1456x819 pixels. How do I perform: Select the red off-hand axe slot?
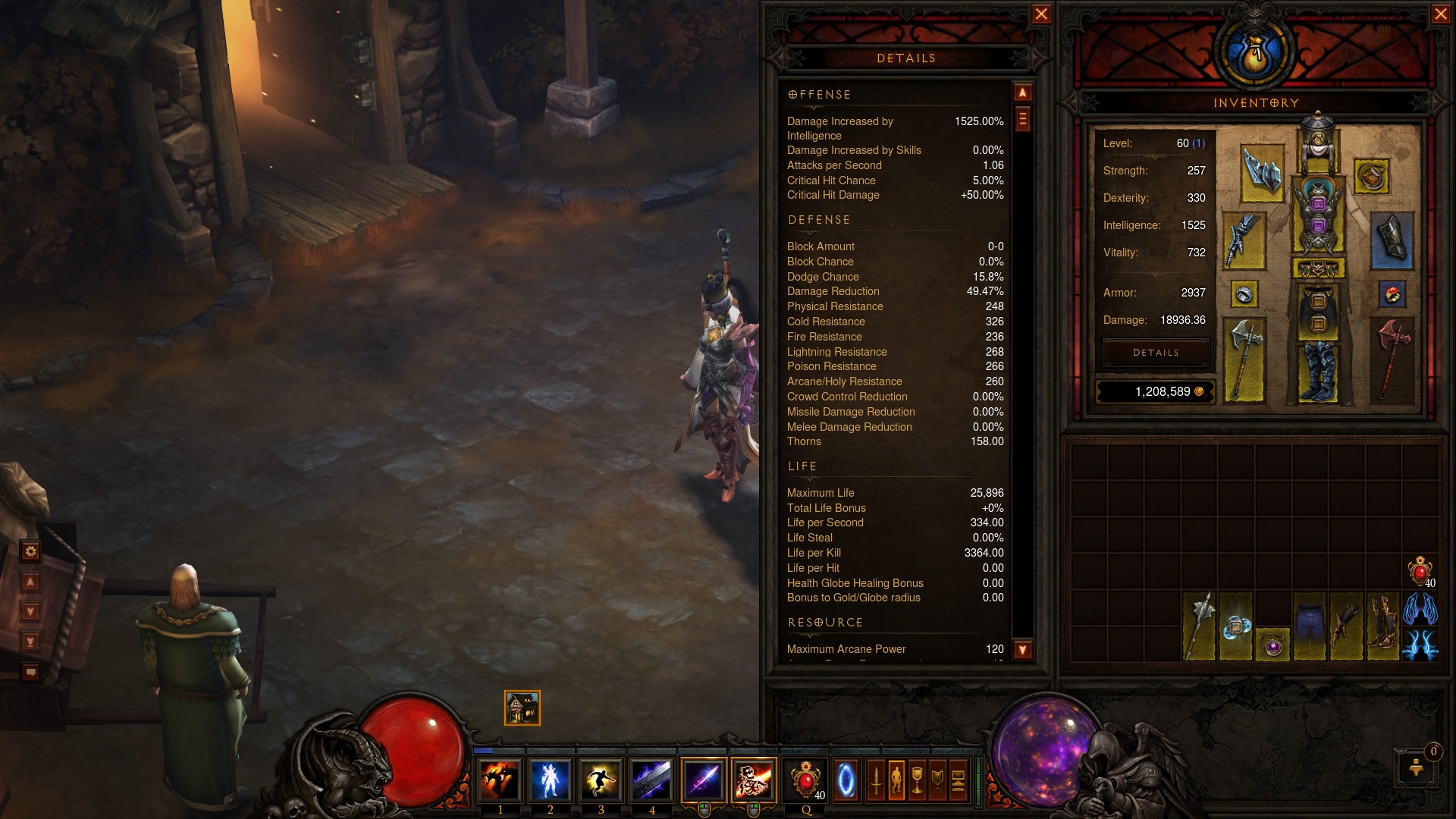pyautogui.click(x=1393, y=358)
